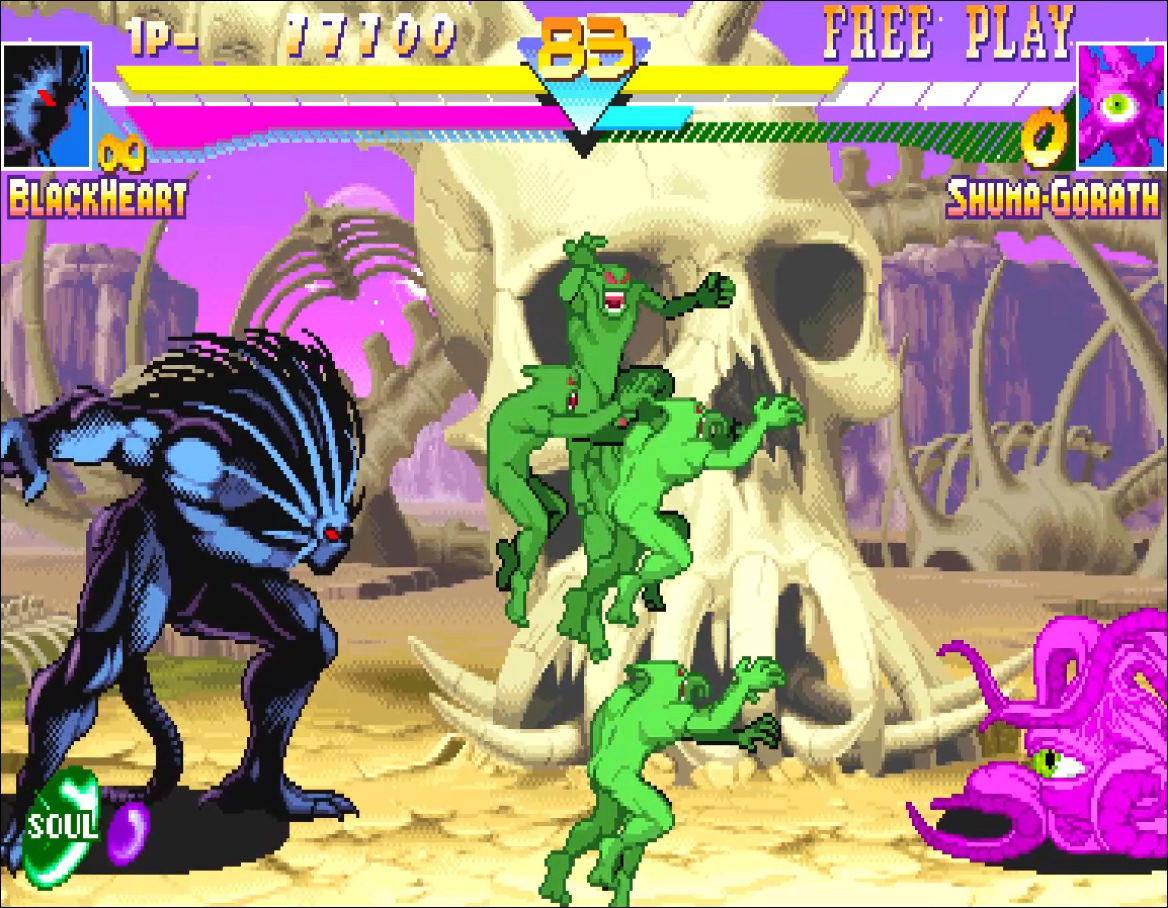Select the purple gem icon
Viewport: 1168px width, 908px height.
point(127,832)
